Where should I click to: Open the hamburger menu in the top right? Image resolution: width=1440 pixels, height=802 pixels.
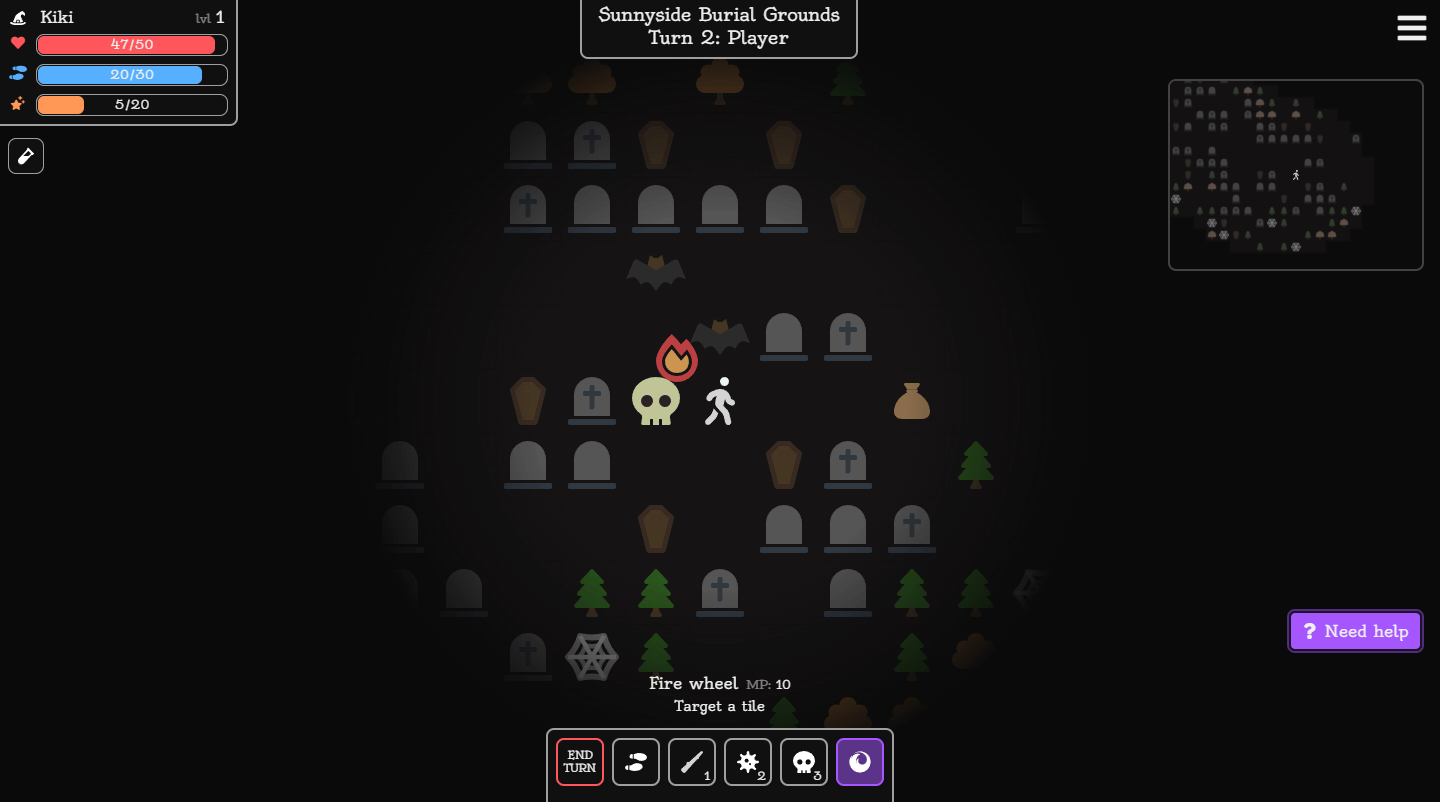(x=1411, y=28)
